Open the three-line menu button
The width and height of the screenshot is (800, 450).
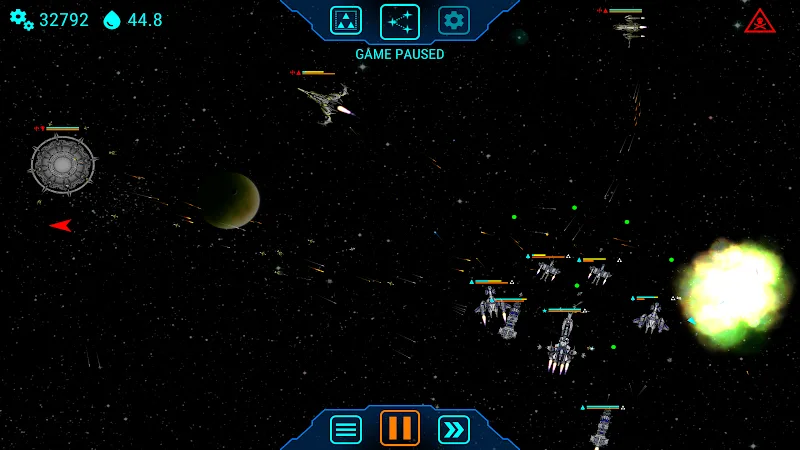(x=346, y=429)
